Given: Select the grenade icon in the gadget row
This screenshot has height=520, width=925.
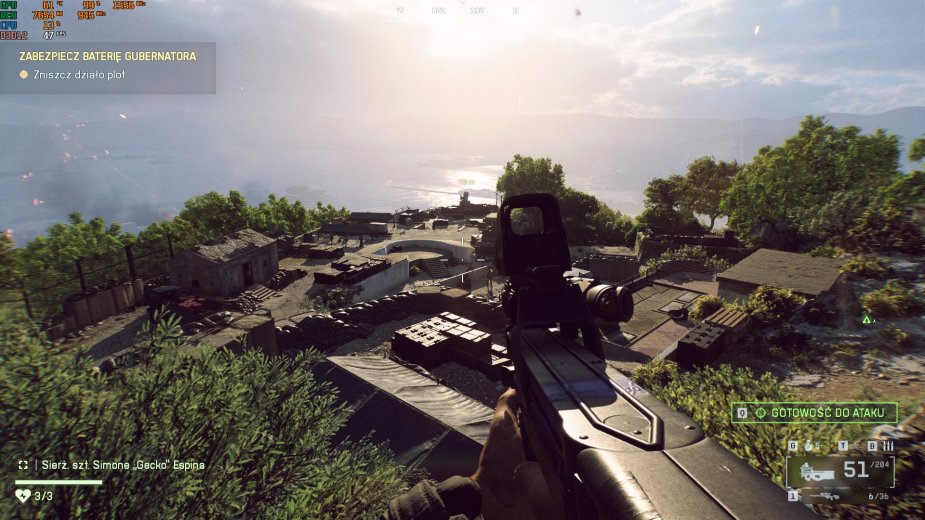Looking at the screenshot, I should tap(808, 446).
